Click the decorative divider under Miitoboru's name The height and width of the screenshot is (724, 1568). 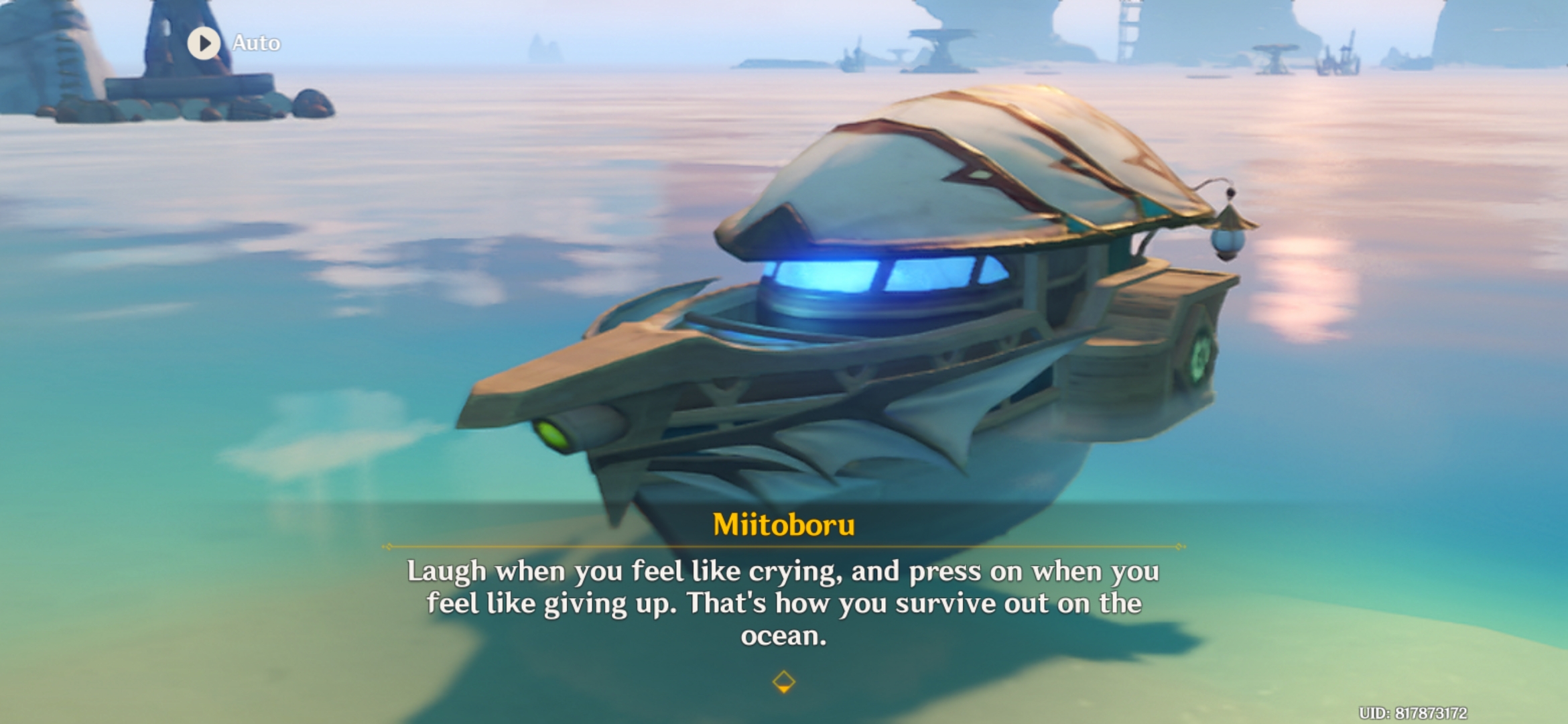(784, 546)
